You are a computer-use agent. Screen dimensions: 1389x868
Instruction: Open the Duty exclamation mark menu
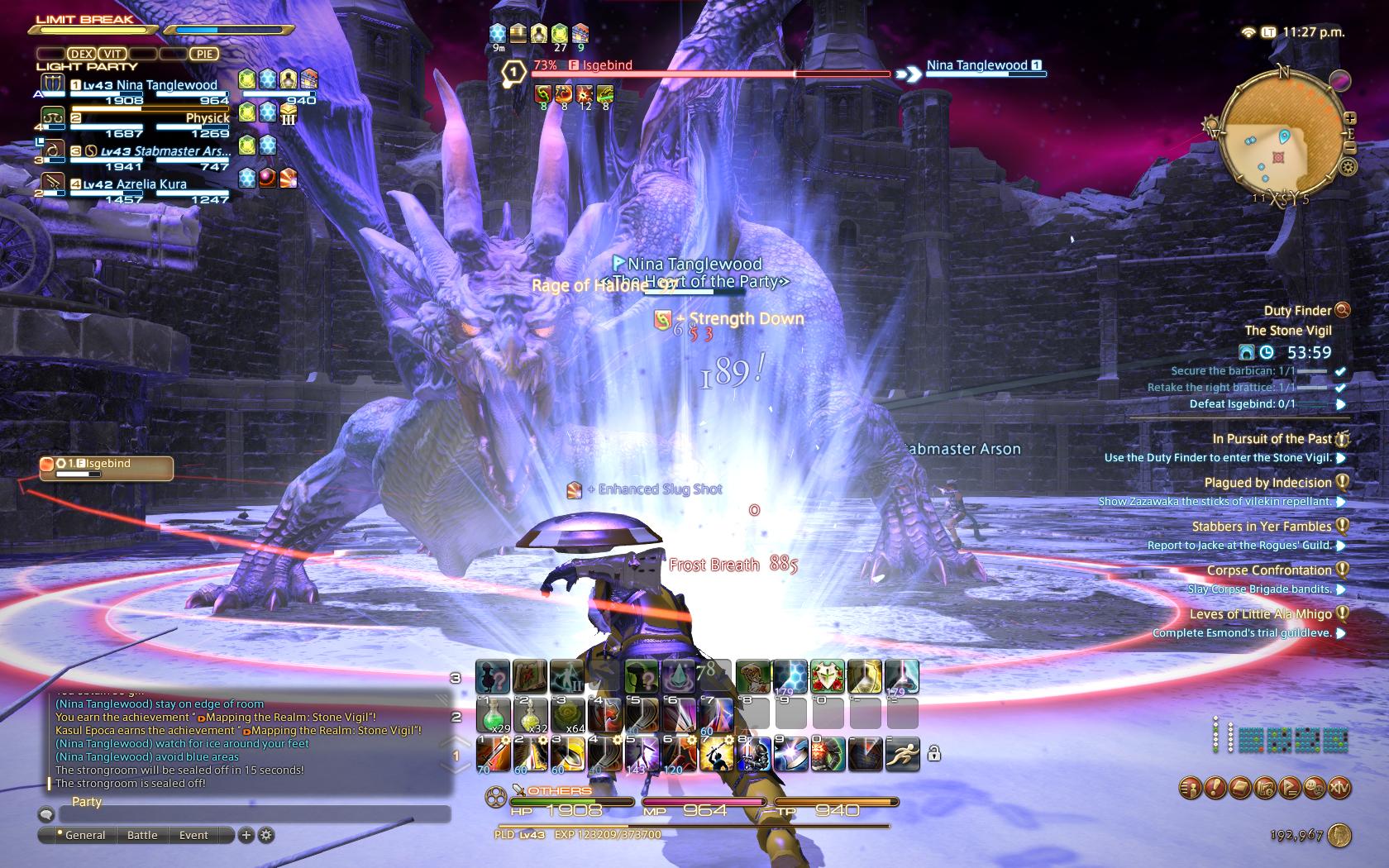[x=1215, y=788]
